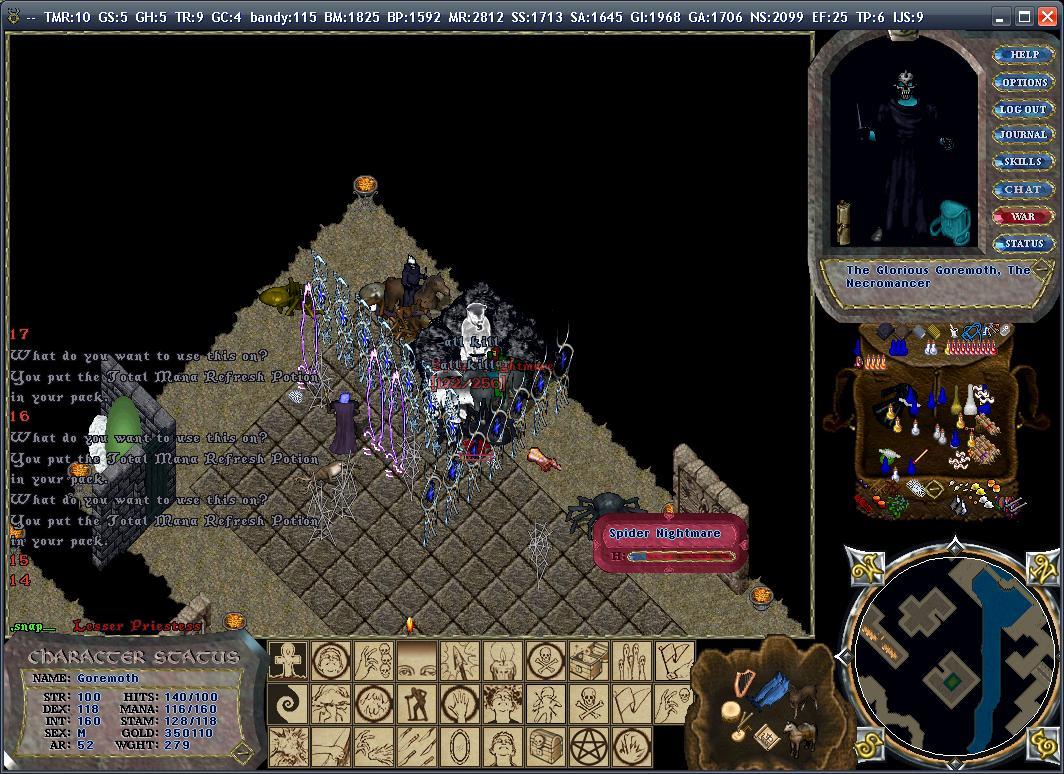Show the Skills list
This screenshot has height=774, width=1064.
[x=1023, y=162]
